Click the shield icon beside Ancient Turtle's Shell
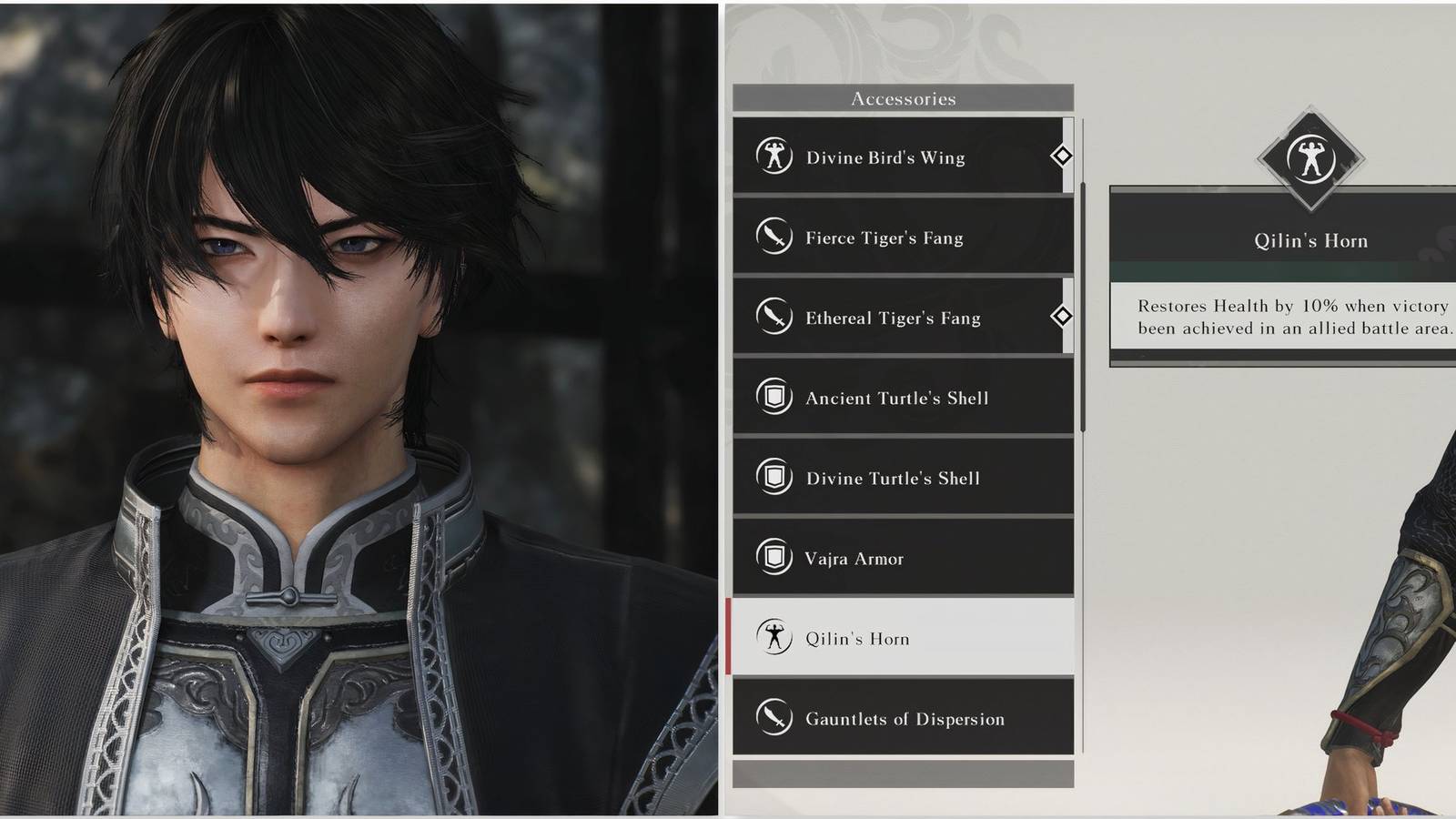Screen dimensions: 1456x819 [x=774, y=398]
